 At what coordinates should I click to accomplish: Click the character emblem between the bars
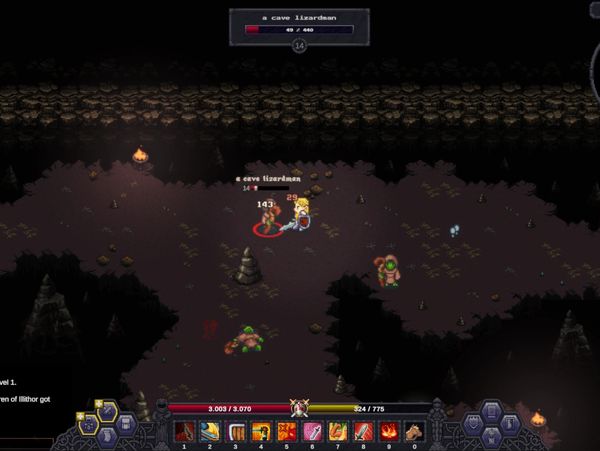tap(297, 407)
